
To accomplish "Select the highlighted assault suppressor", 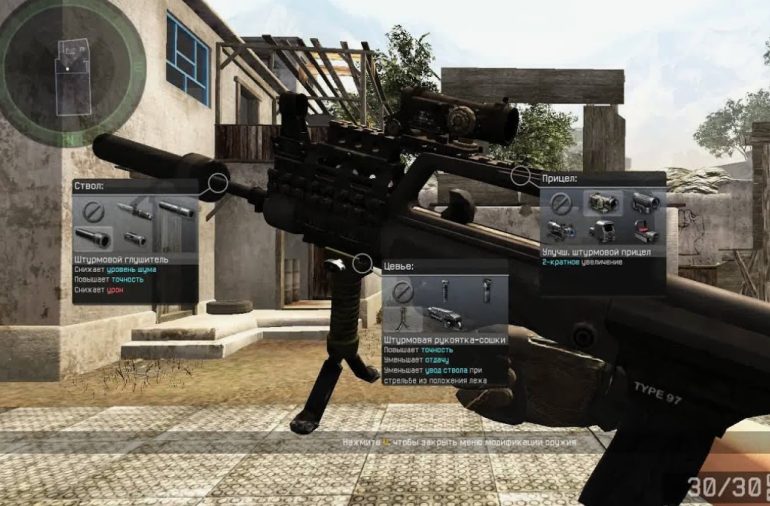I will pos(93,239).
